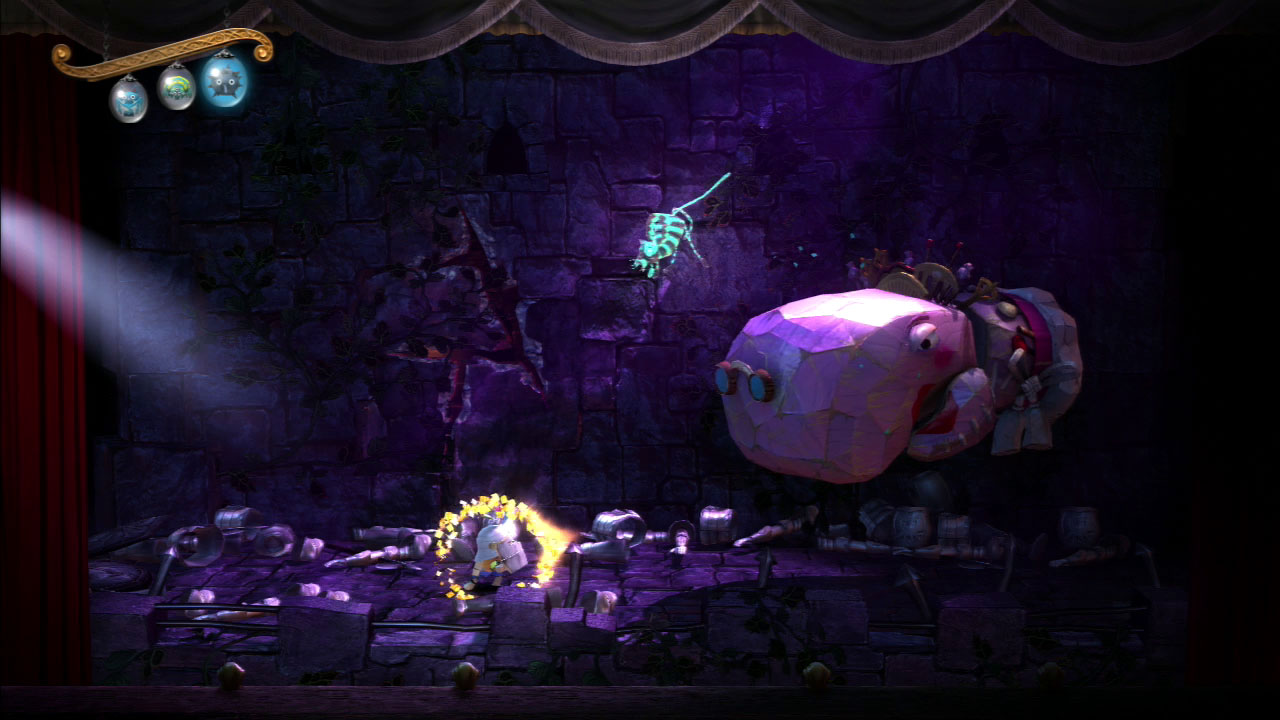This screenshot has height=720, width=1280.
Task: Pick the blue creature head bubble
Action: pos(128,98)
